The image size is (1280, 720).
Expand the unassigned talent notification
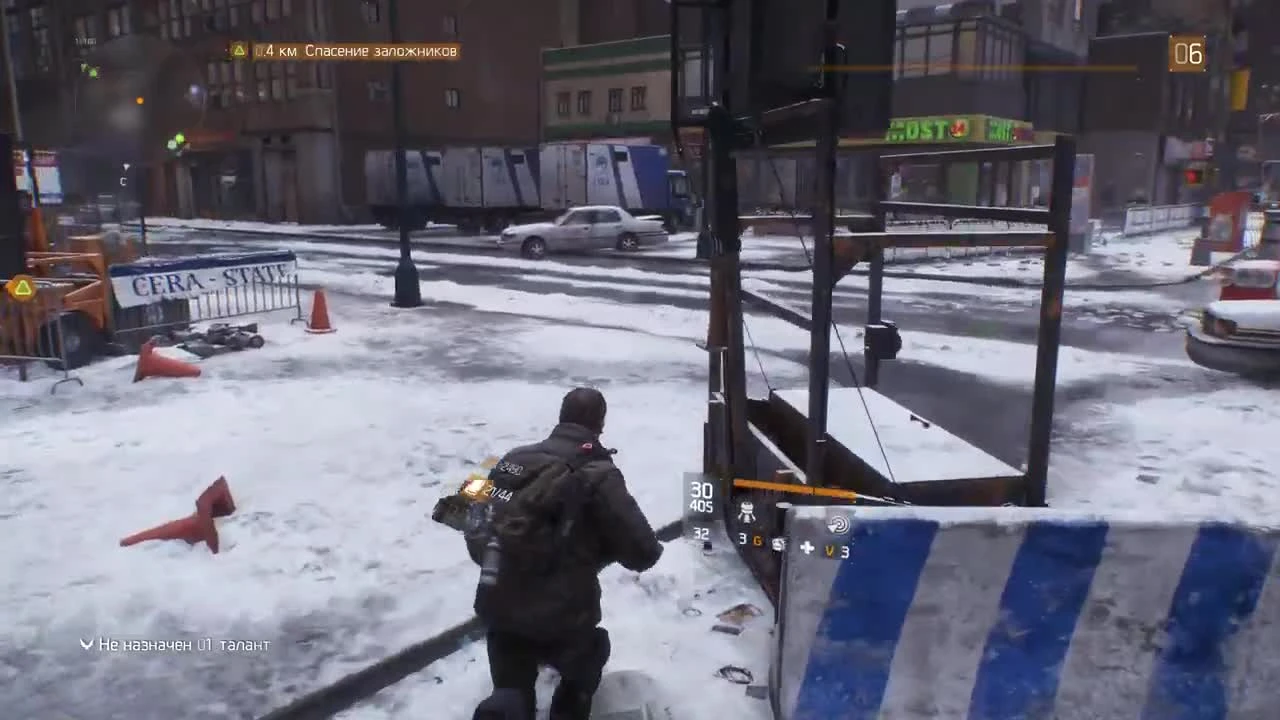click(x=180, y=645)
